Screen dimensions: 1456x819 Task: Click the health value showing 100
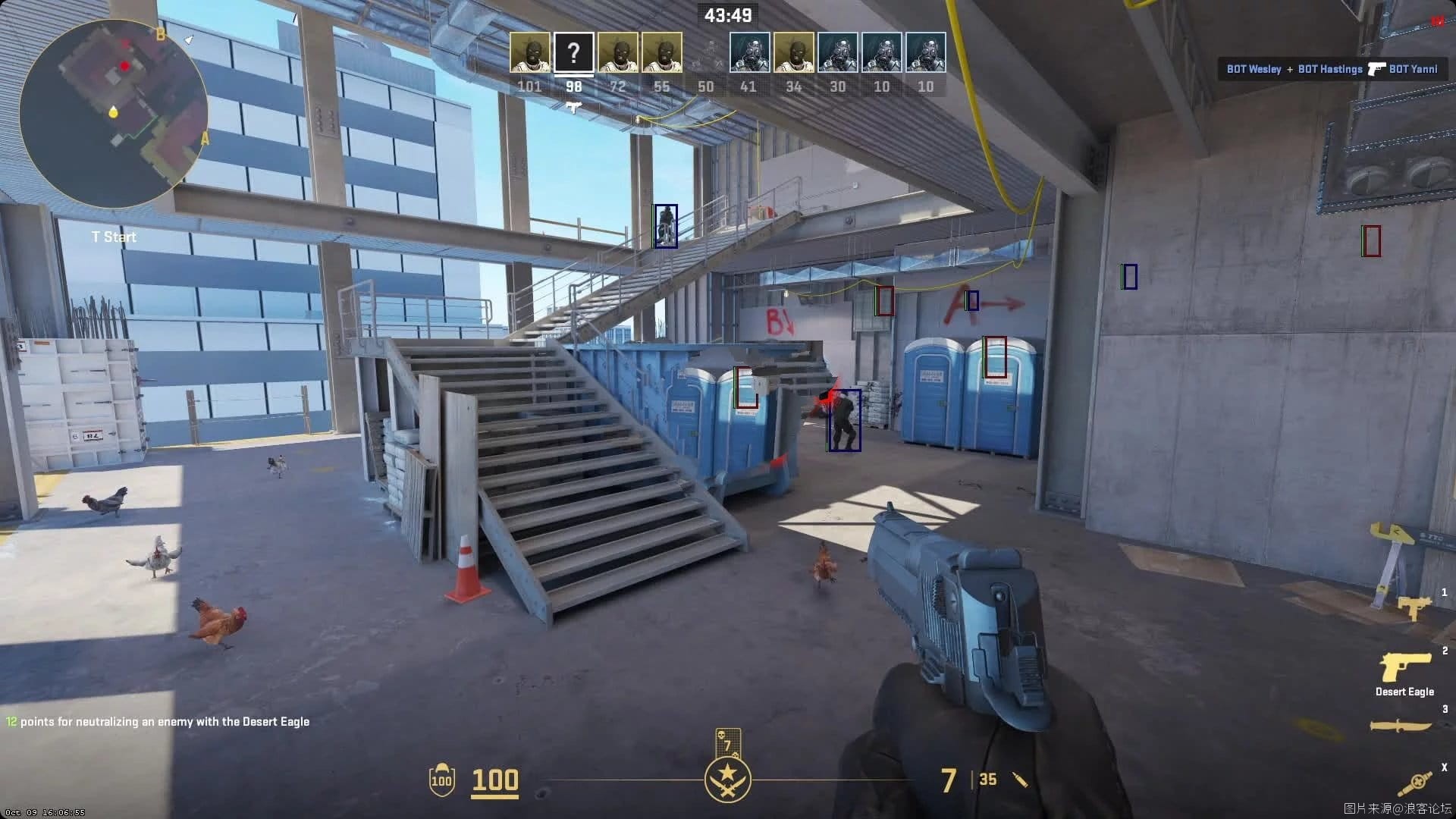coord(494,779)
